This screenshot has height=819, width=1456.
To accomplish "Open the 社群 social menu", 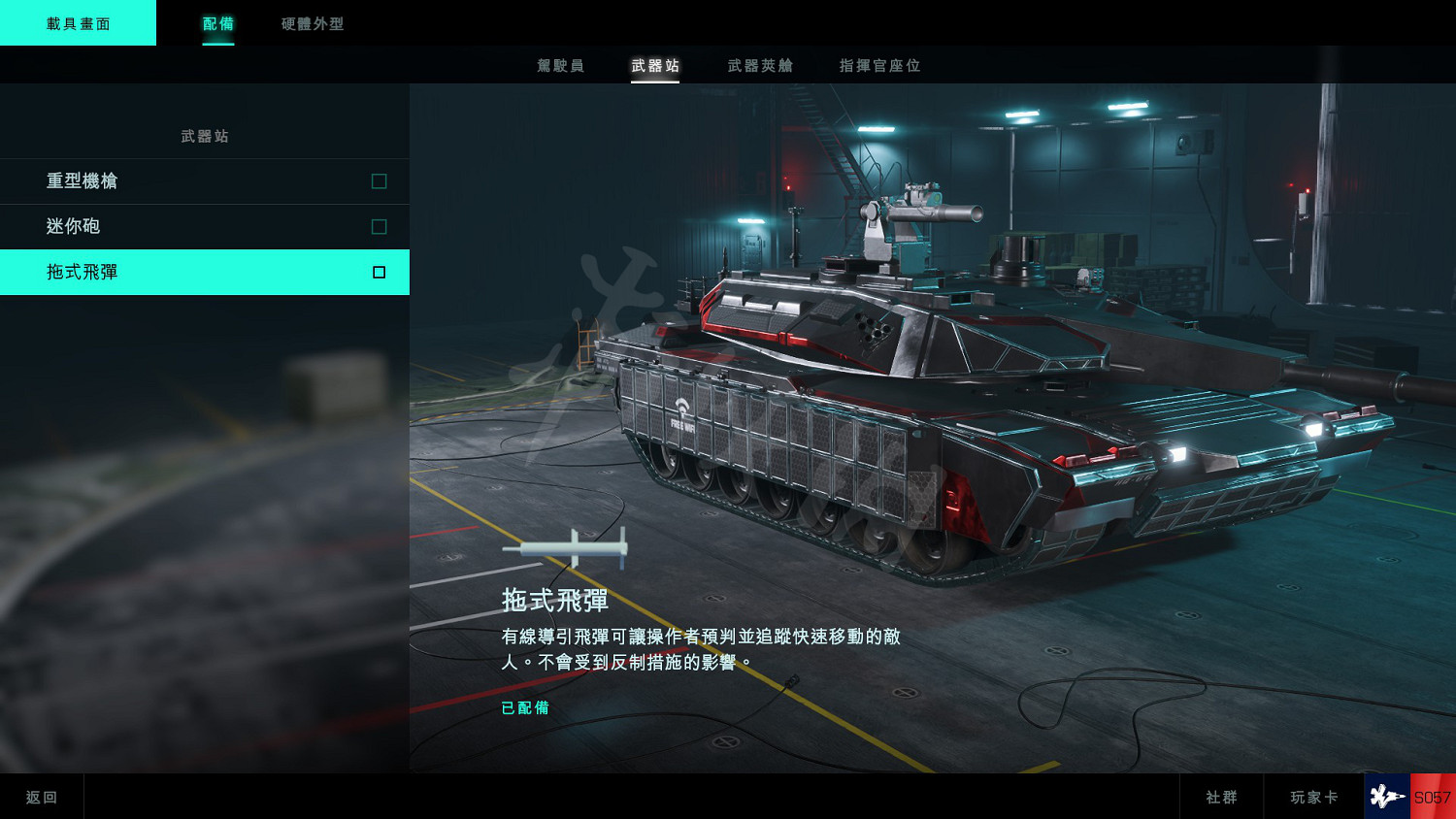I will pyautogui.click(x=1221, y=797).
